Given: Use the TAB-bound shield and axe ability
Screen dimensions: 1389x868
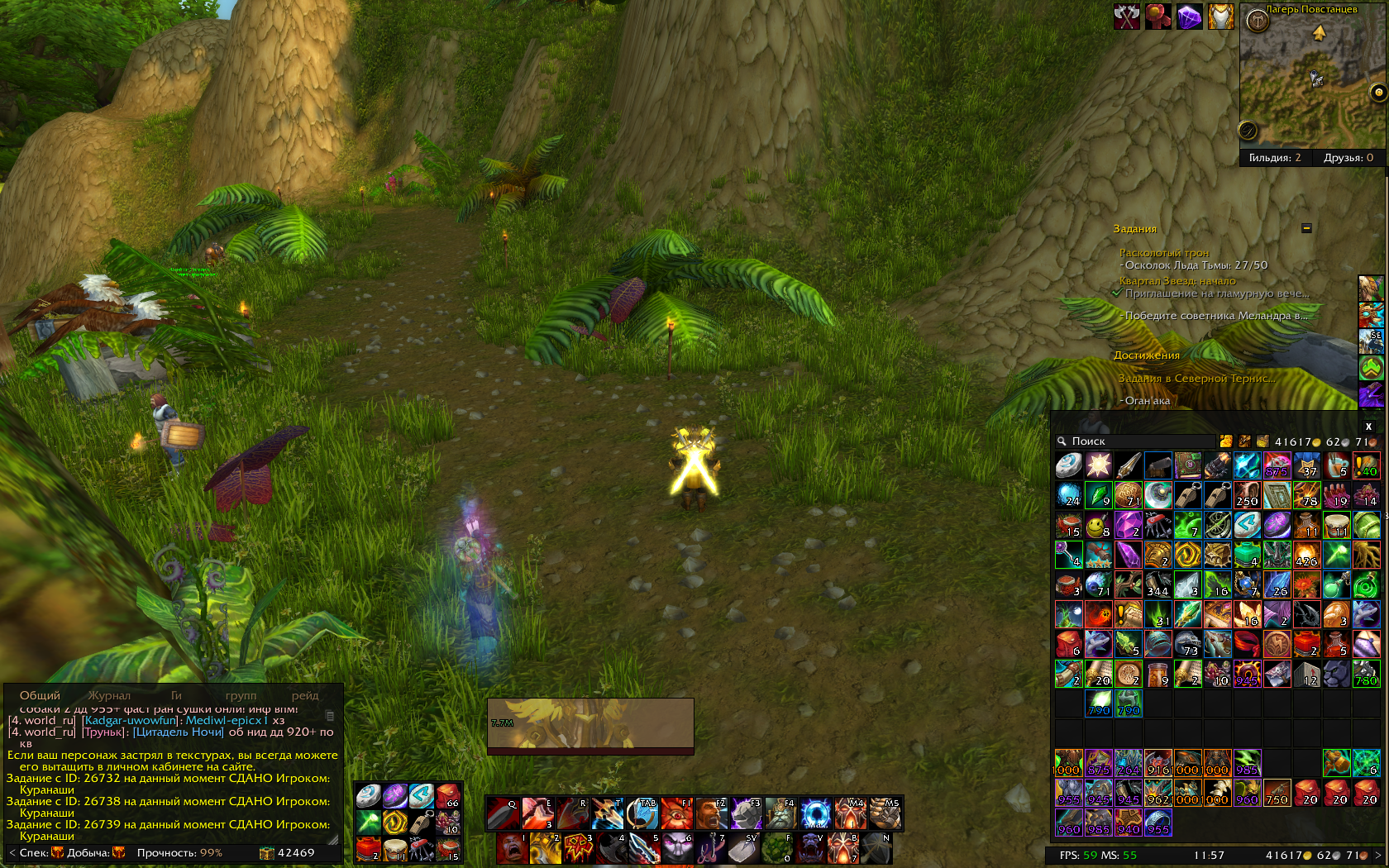Looking at the screenshot, I should tap(642, 813).
